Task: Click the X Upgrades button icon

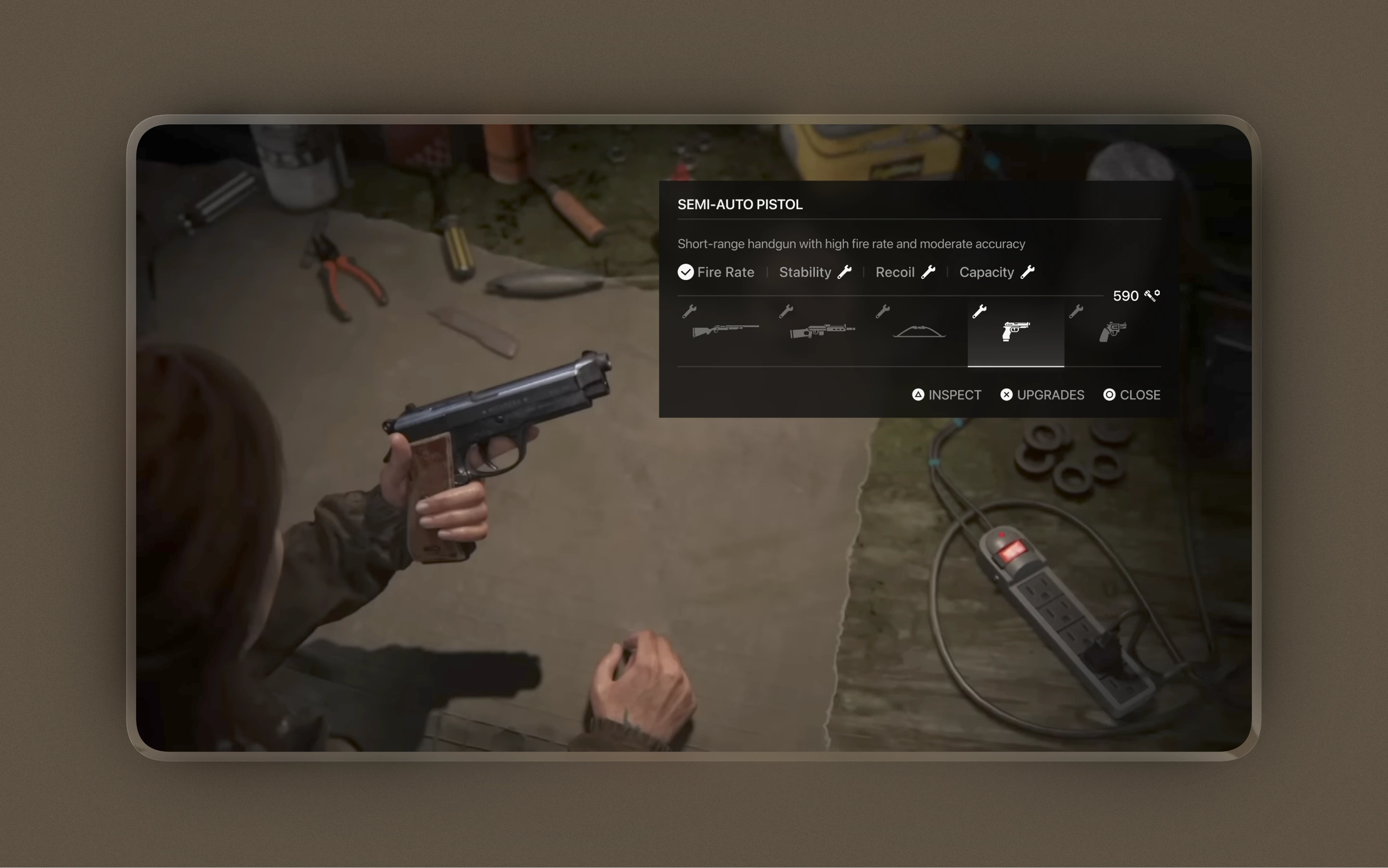Action: (1007, 394)
